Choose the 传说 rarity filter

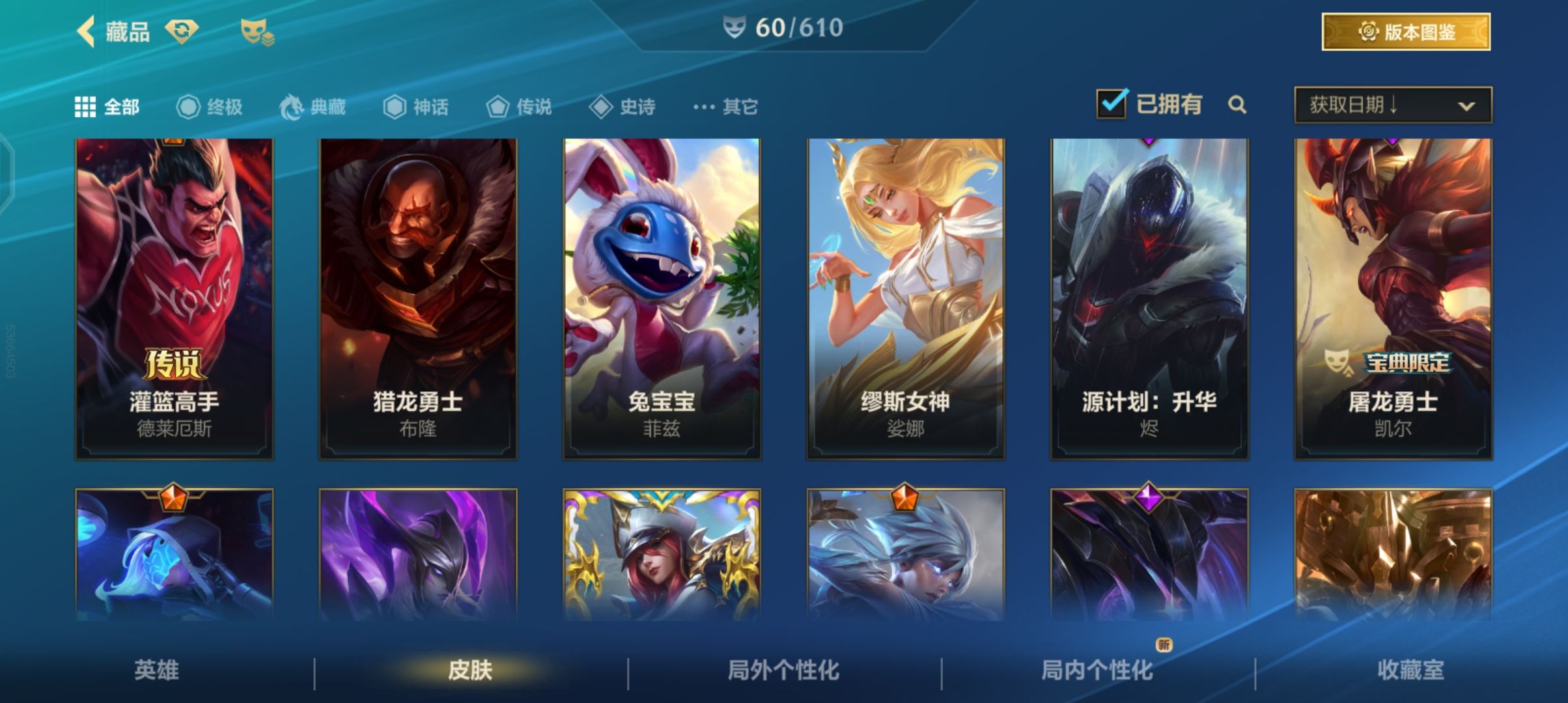(x=519, y=107)
